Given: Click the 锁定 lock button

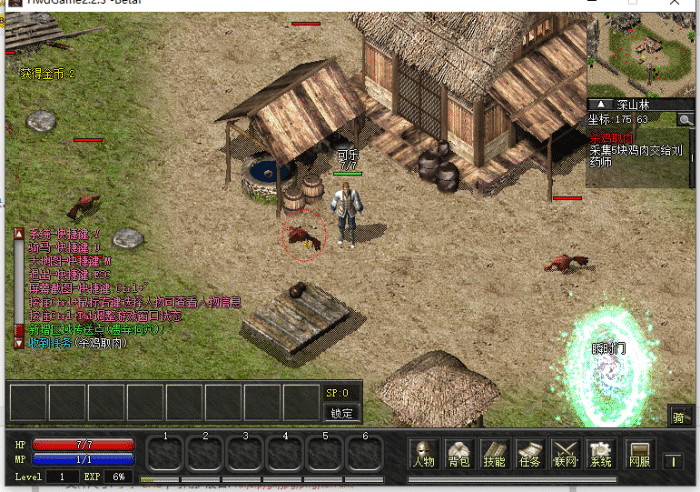Looking at the screenshot, I should tap(342, 412).
